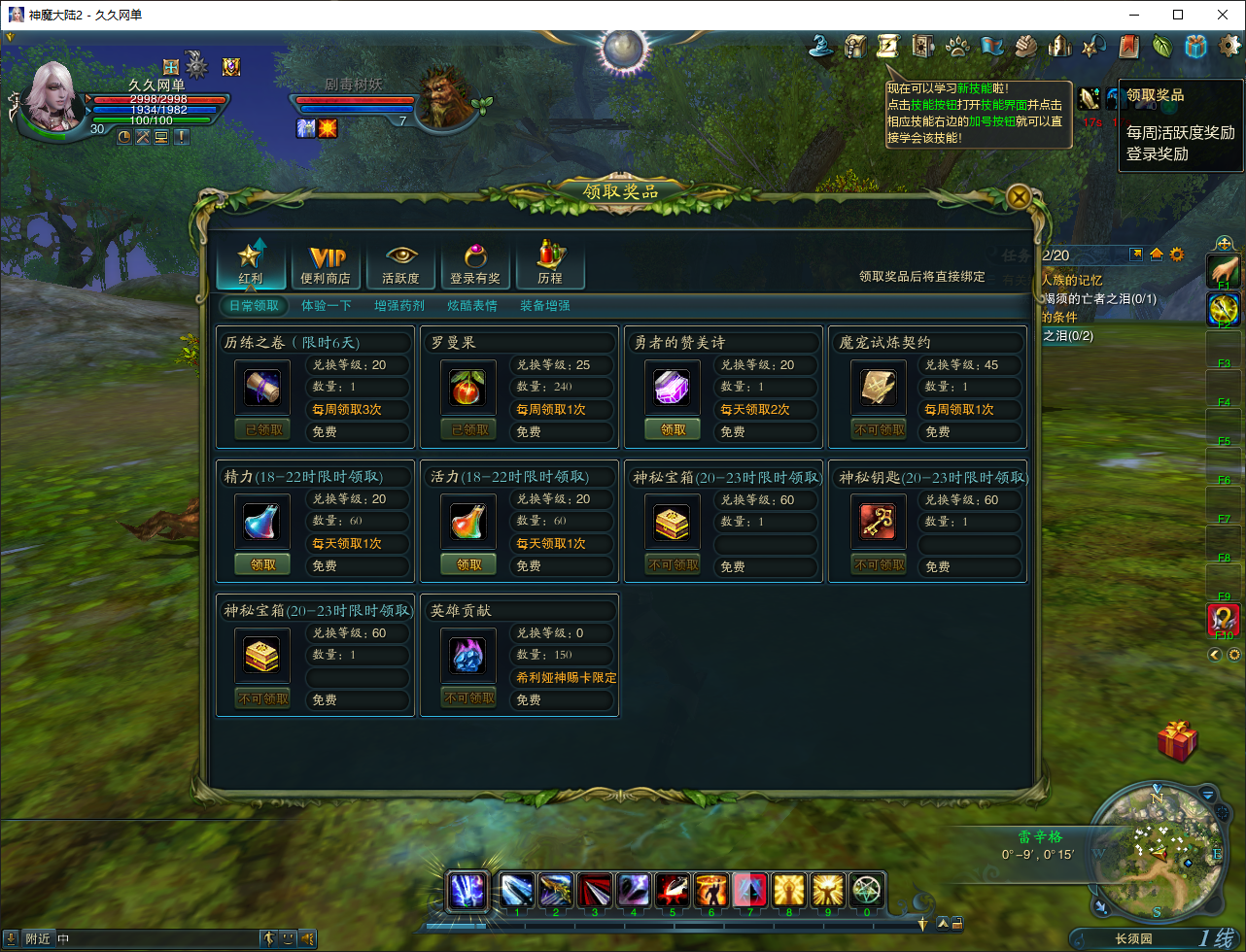
Task: Switch to the 体验一下 sub-tab
Action: [x=327, y=305]
